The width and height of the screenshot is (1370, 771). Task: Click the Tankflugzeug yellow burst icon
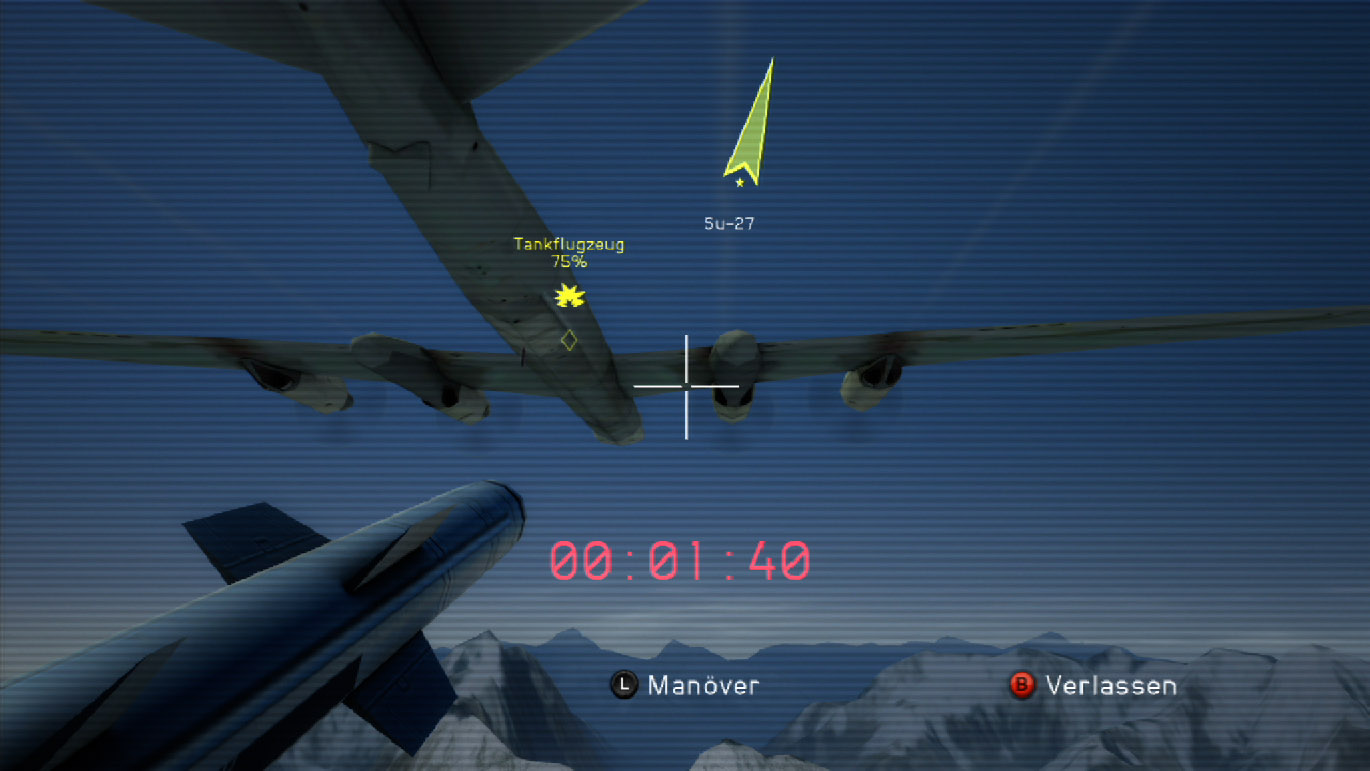[570, 296]
